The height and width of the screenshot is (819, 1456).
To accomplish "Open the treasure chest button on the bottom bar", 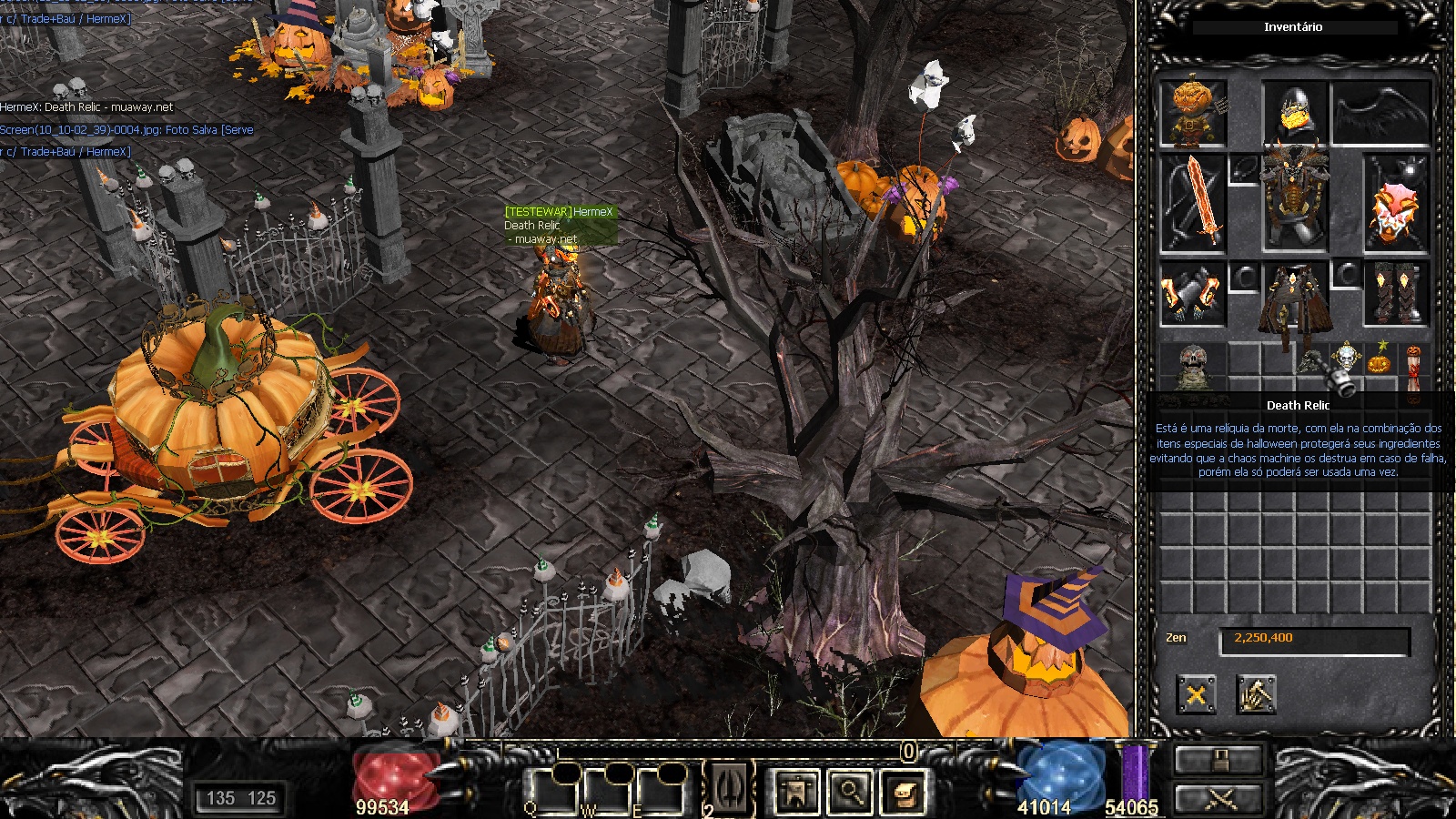I will tap(904, 792).
